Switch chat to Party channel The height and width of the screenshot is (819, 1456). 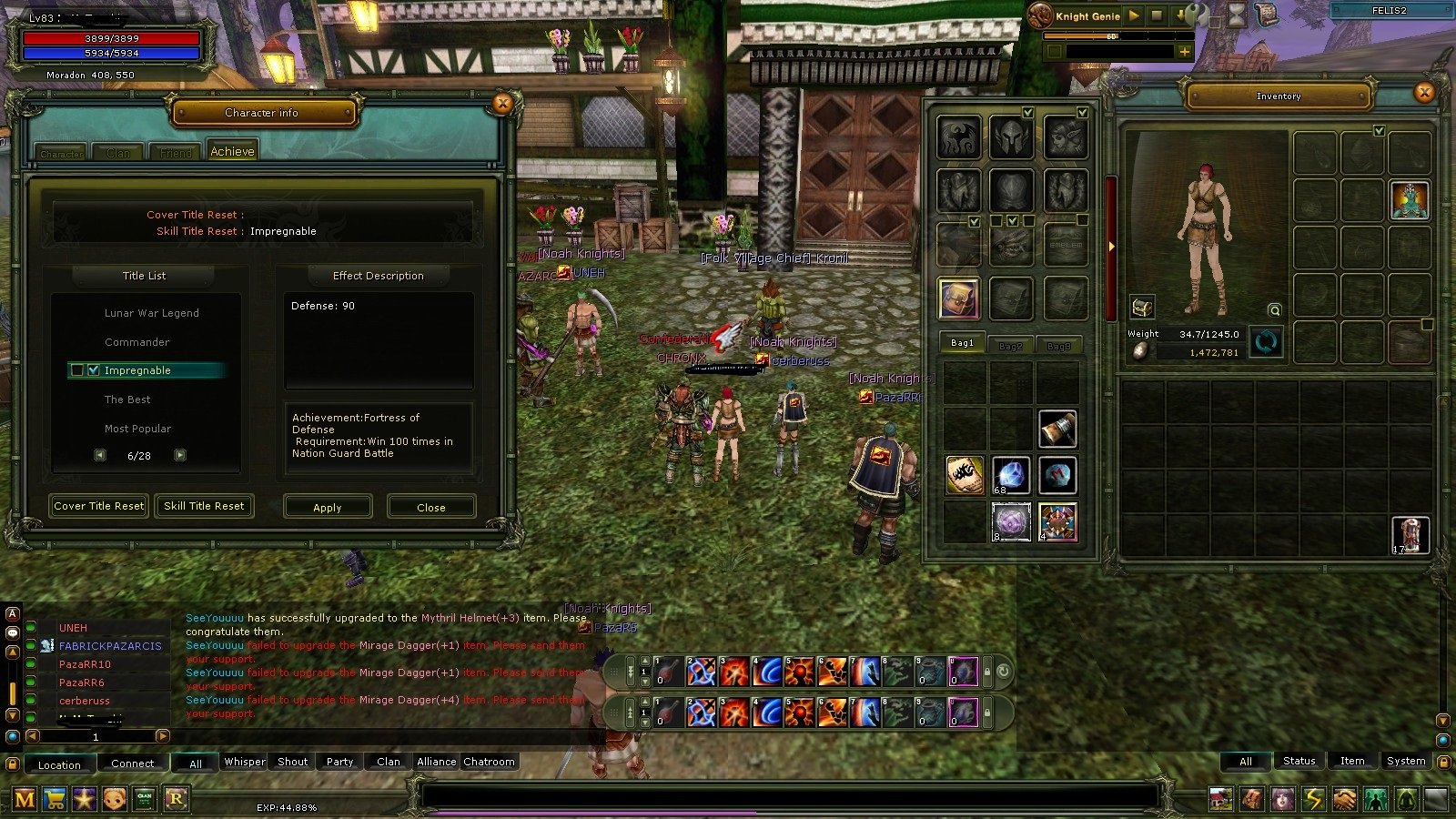tap(339, 762)
